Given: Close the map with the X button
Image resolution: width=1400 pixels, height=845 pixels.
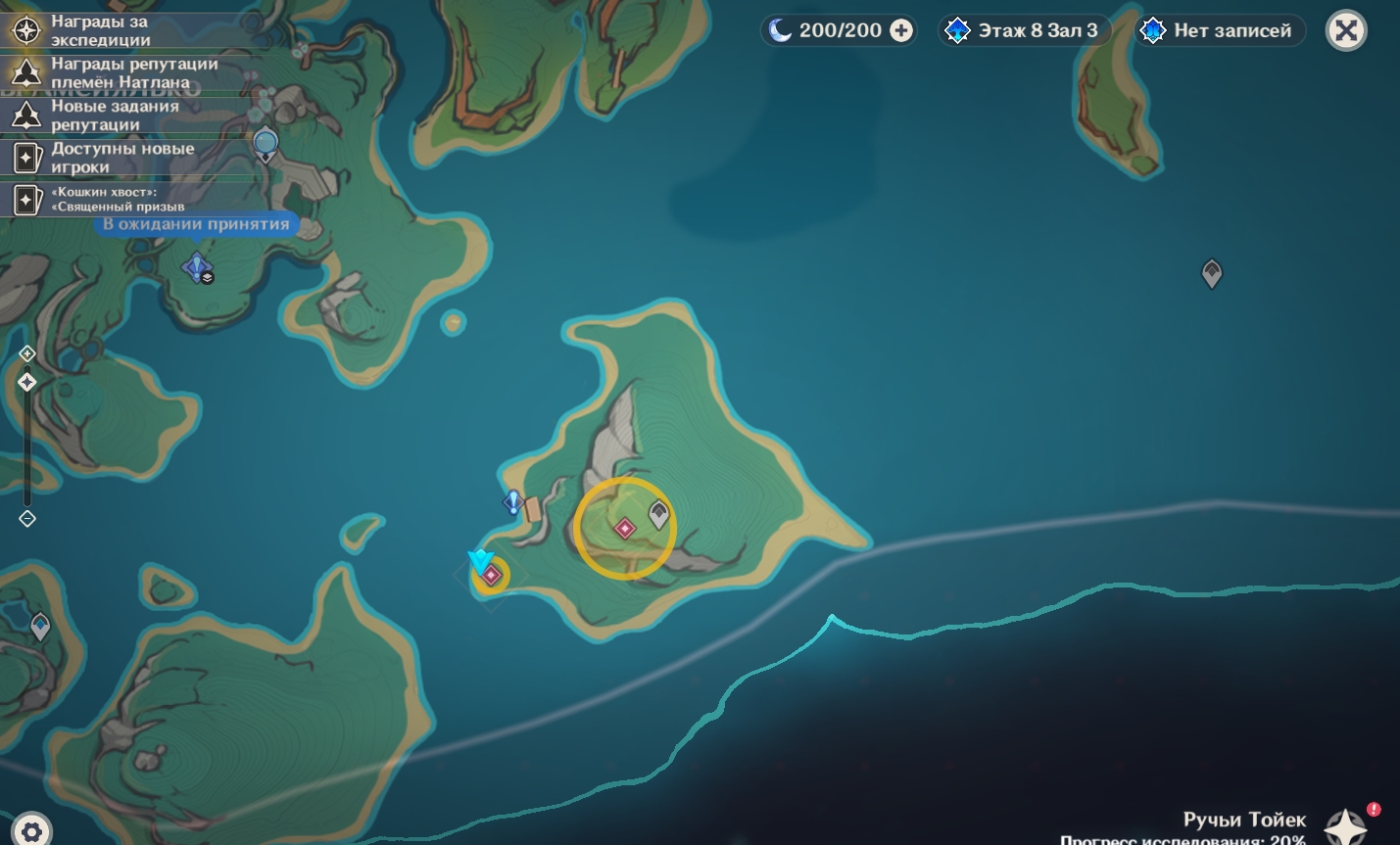Looking at the screenshot, I should point(1346,30).
